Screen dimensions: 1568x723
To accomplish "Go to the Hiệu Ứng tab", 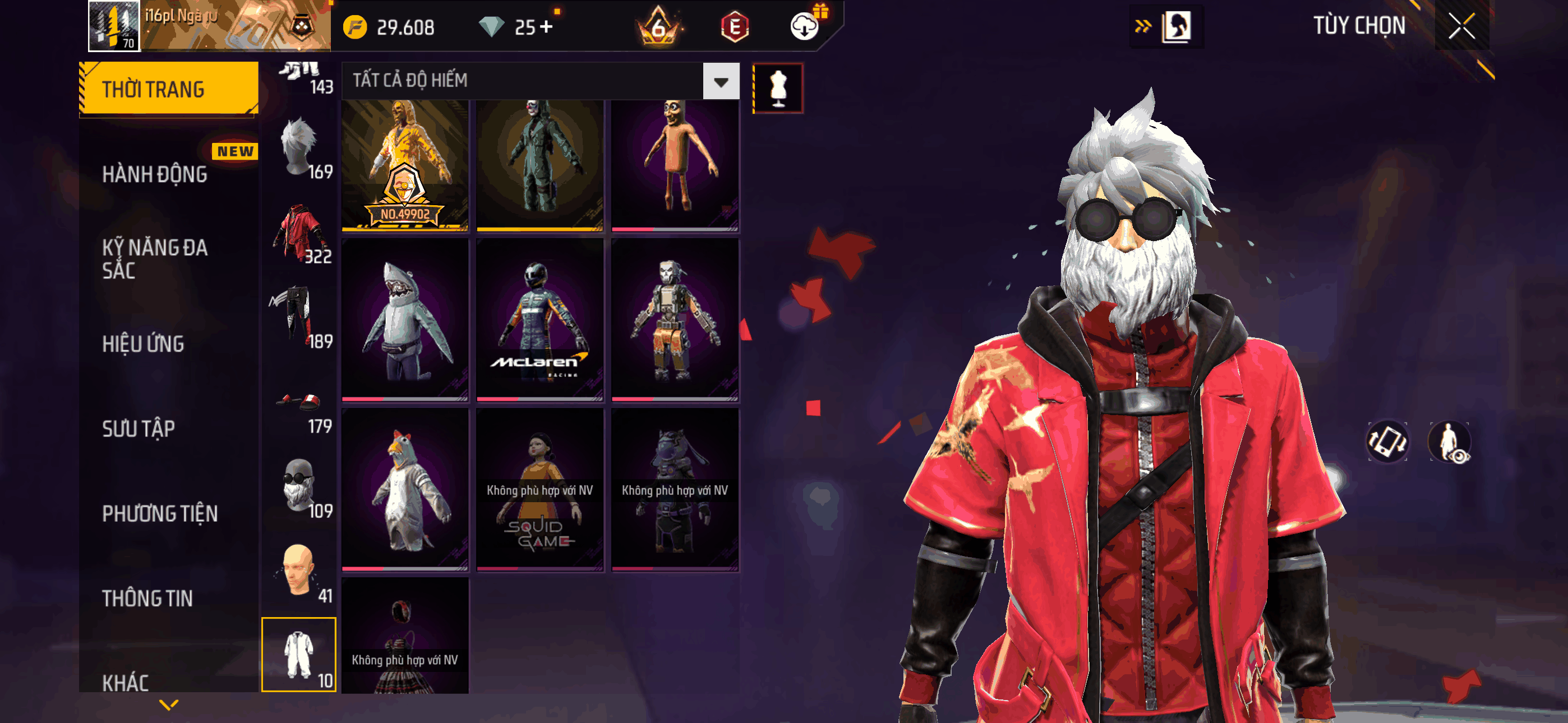I will pyautogui.click(x=143, y=344).
